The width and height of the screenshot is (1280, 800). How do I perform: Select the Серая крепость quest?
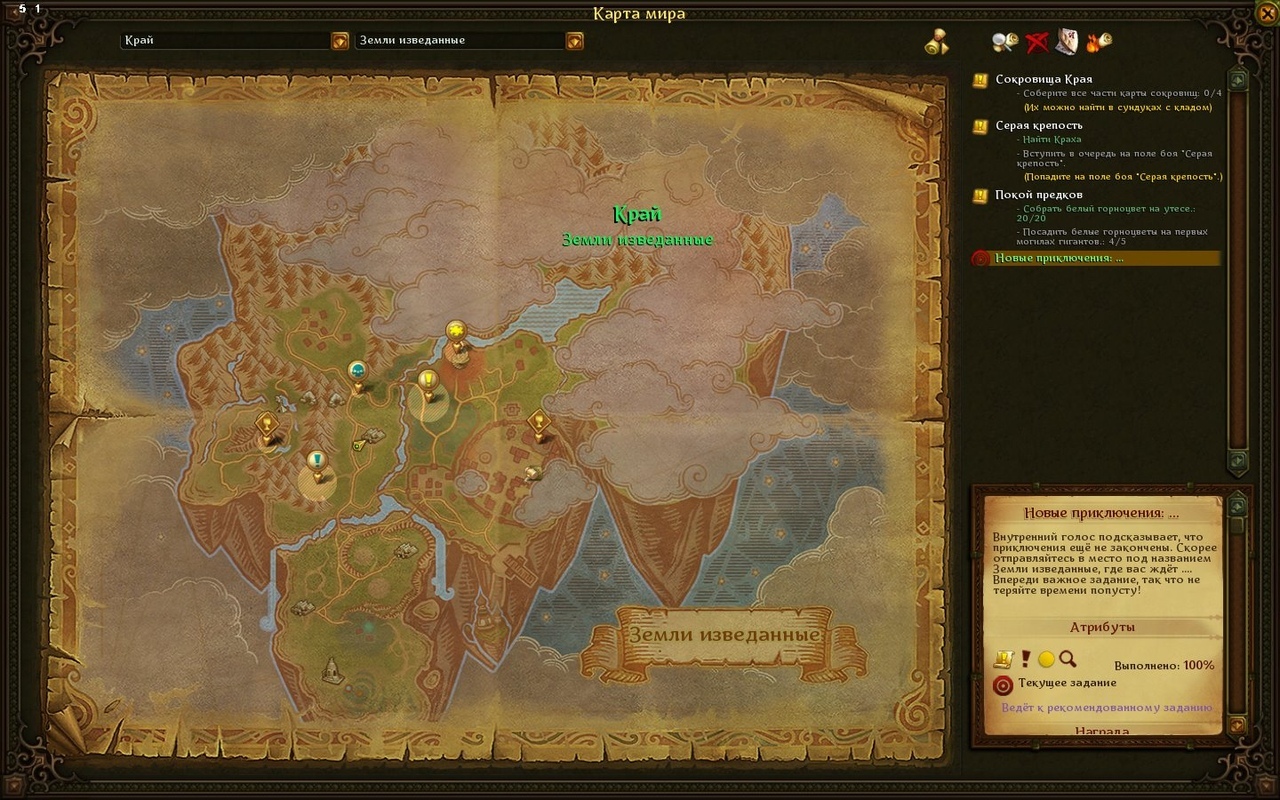[1038, 126]
